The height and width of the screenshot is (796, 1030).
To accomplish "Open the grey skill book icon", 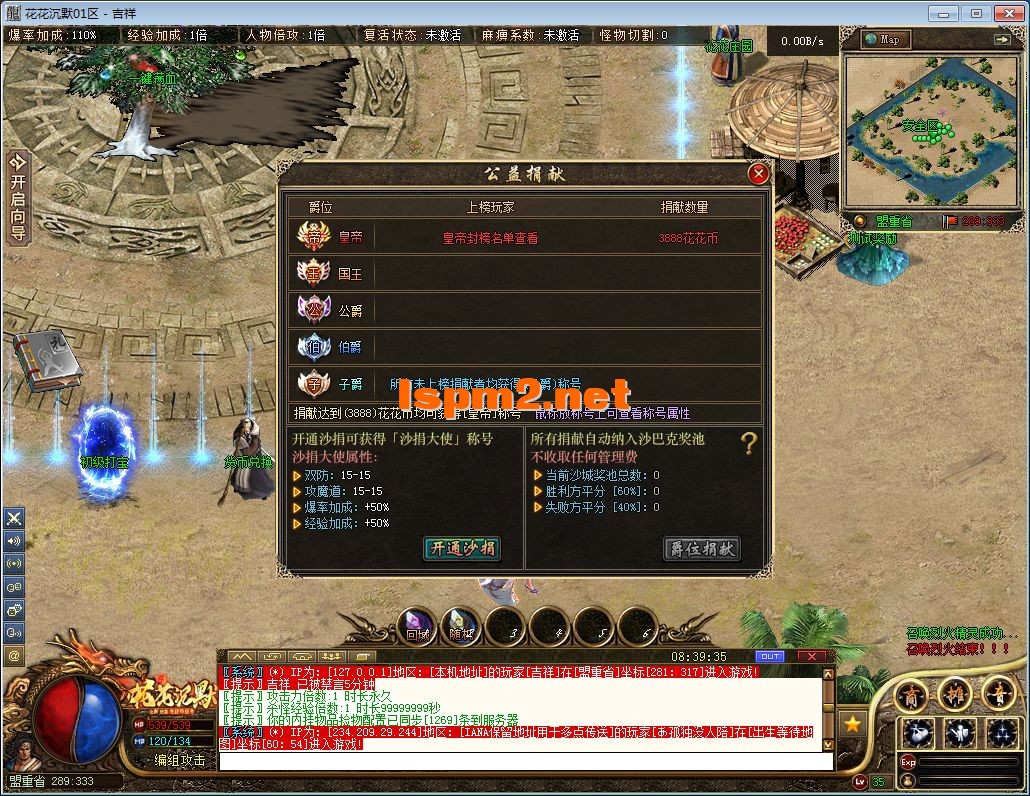I will [45, 362].
